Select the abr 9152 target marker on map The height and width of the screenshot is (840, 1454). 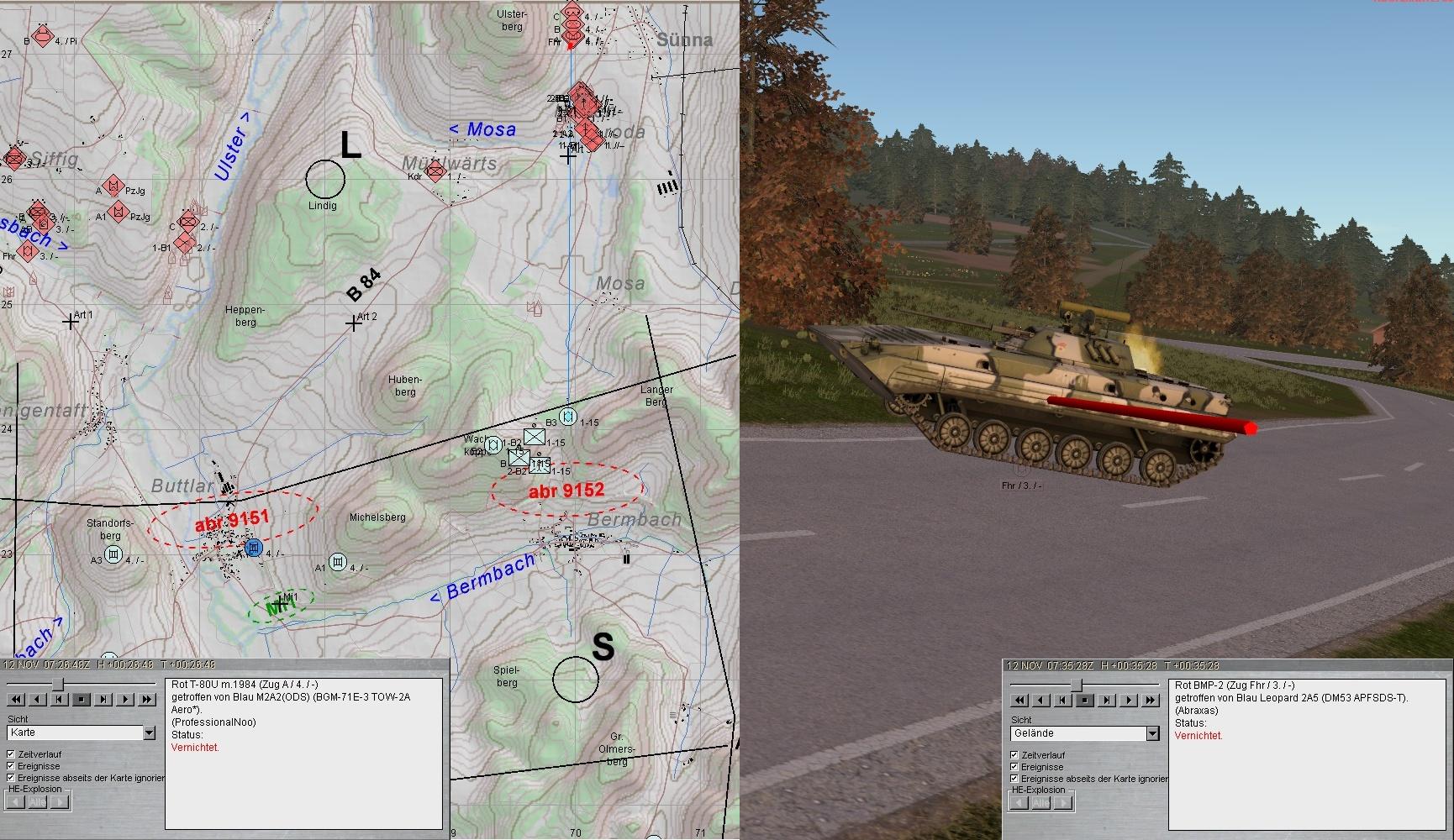pos(566,491)
